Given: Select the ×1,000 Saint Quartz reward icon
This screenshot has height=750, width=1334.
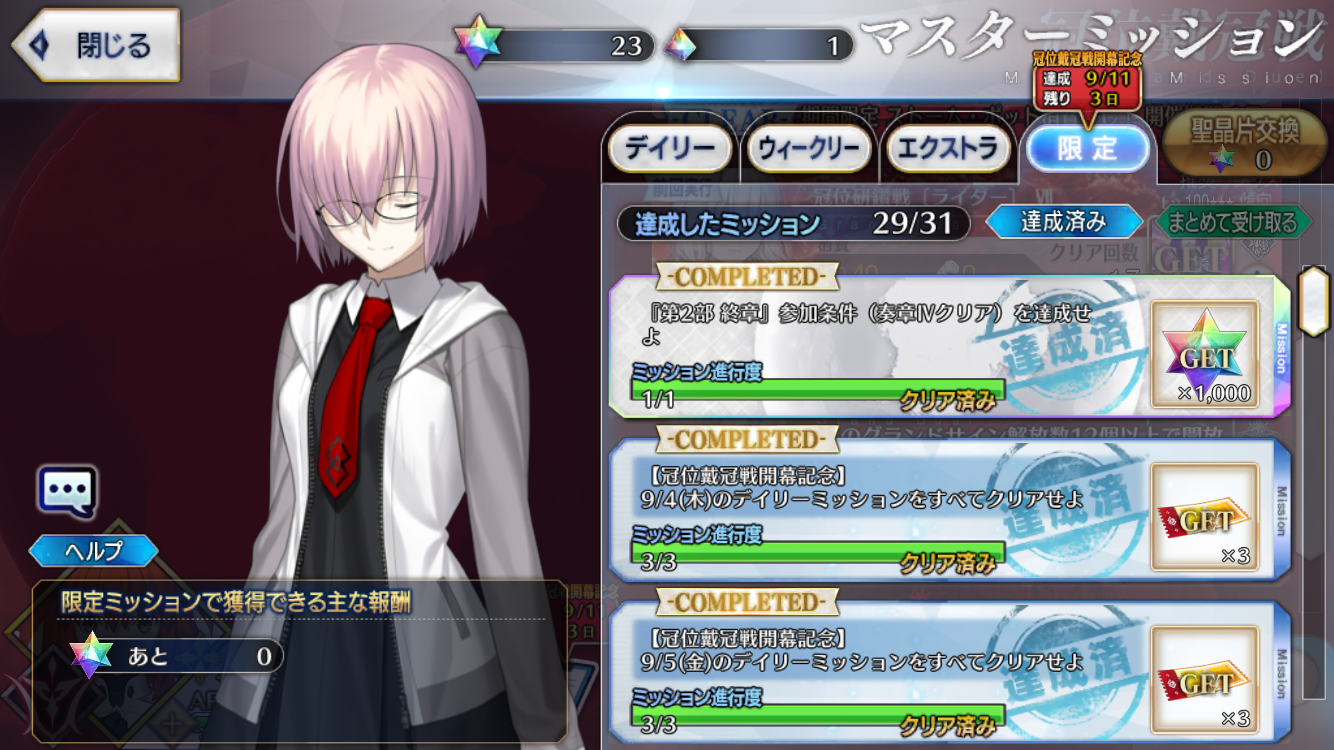Looking at the screenshot, I should click(x=1204, y=354).
